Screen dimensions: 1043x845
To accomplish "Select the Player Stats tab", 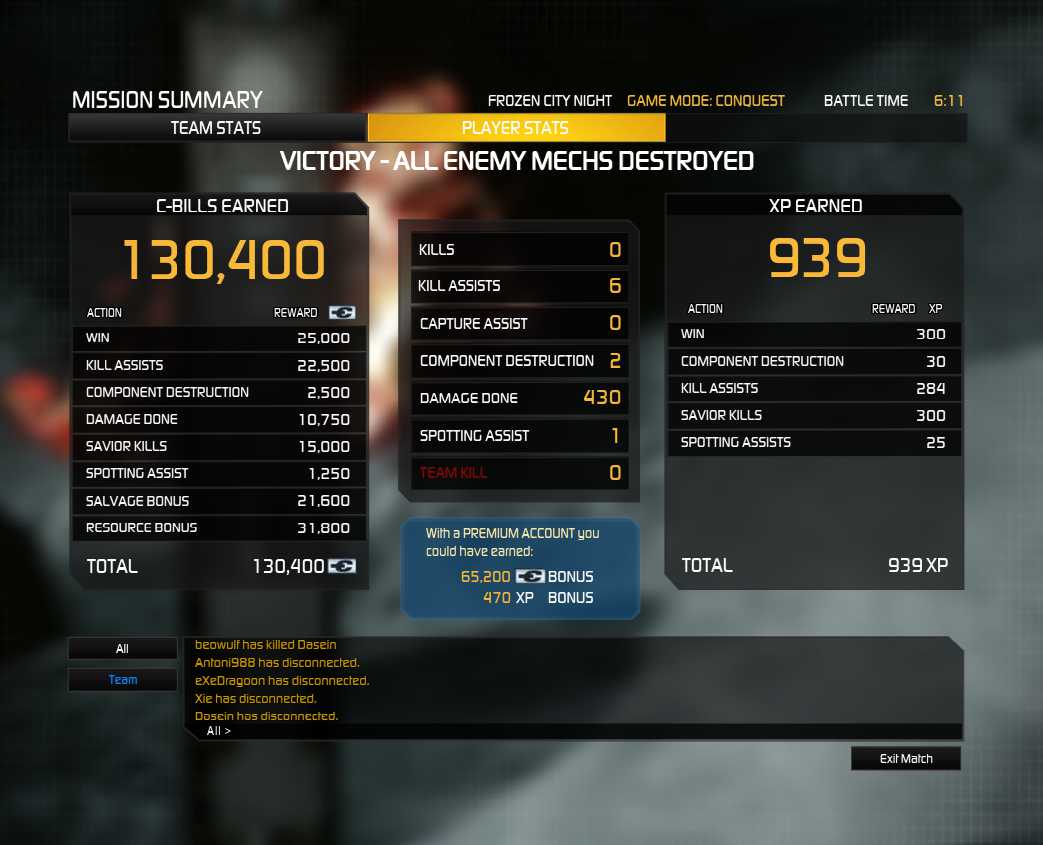I will (515, 128).
